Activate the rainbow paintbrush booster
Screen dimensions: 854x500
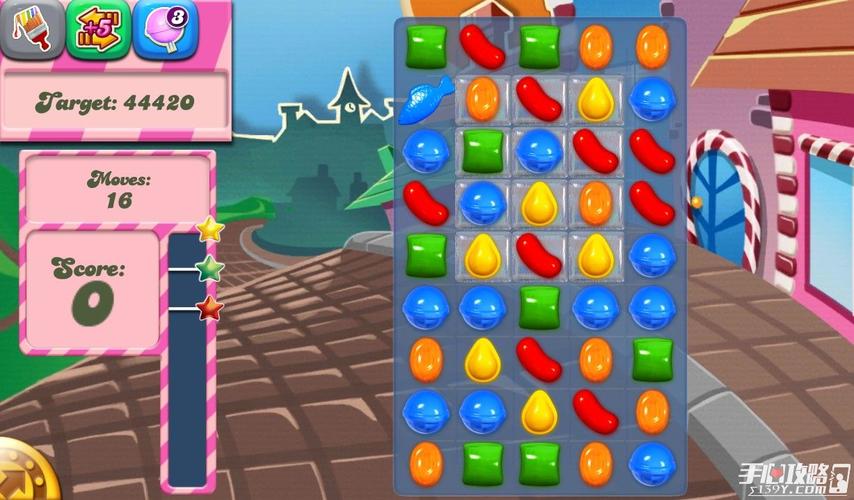coord(31,28)
